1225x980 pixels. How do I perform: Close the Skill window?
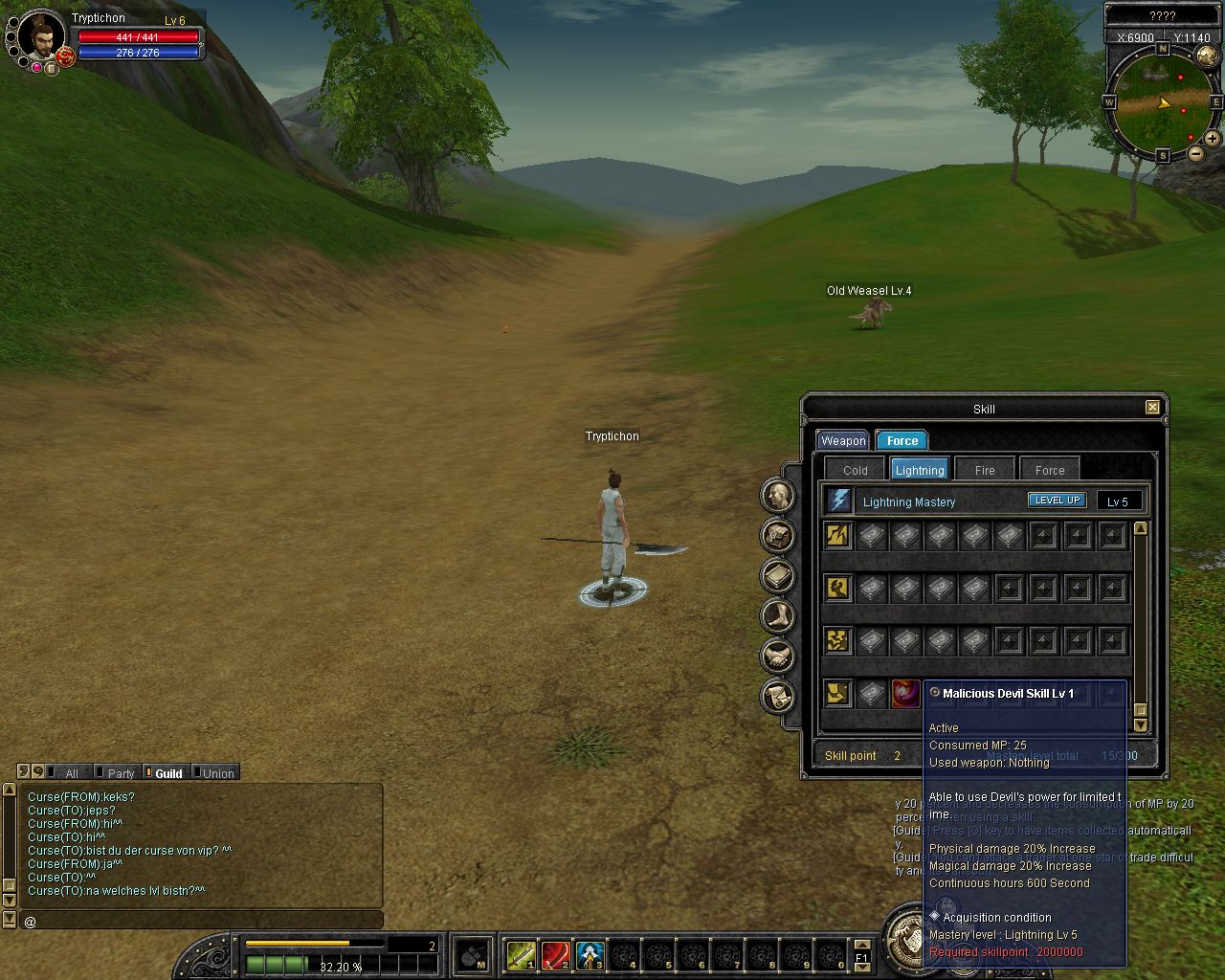[1152, 408]
